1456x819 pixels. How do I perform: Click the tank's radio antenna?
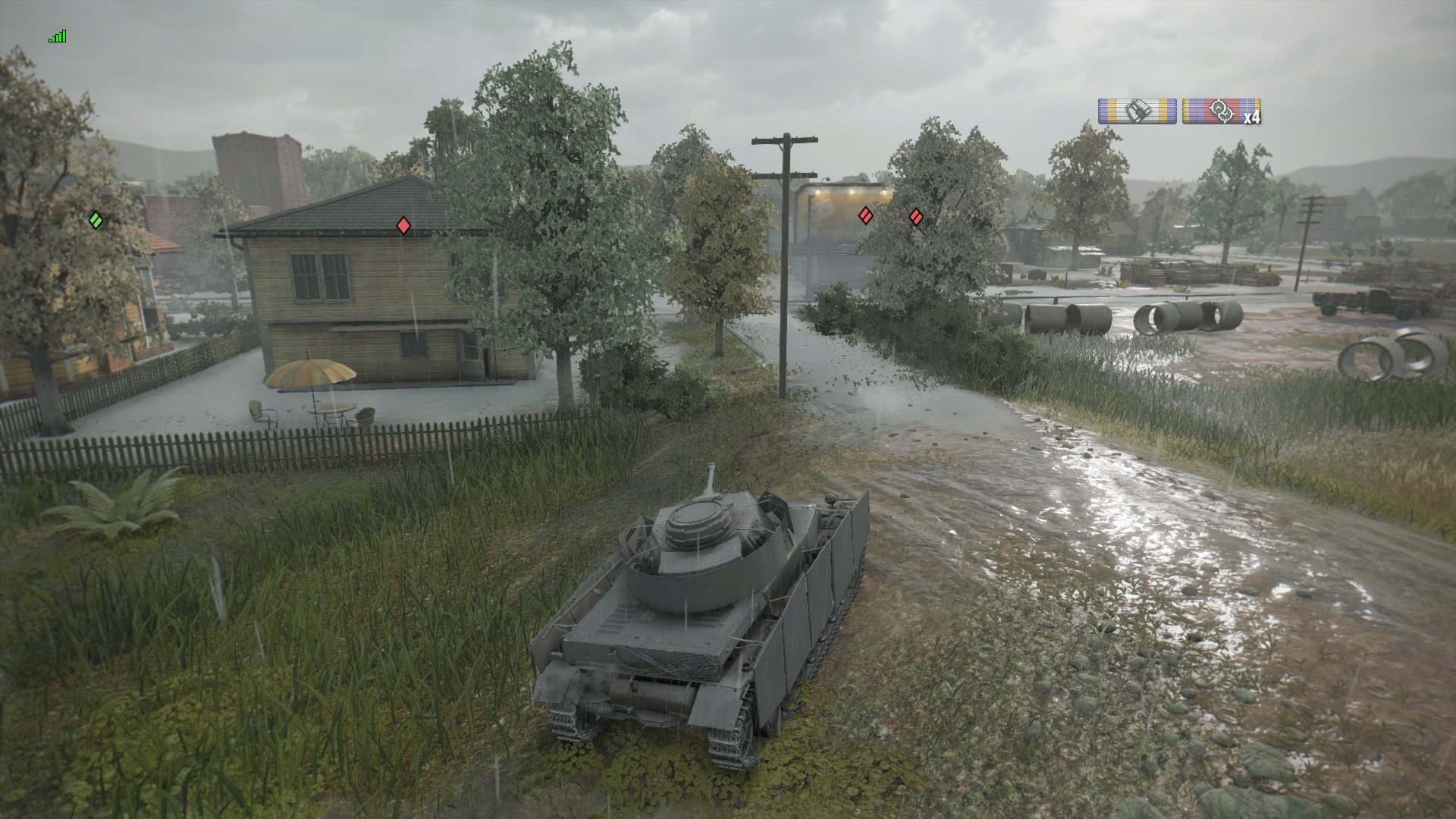click(x=711, y=478)
